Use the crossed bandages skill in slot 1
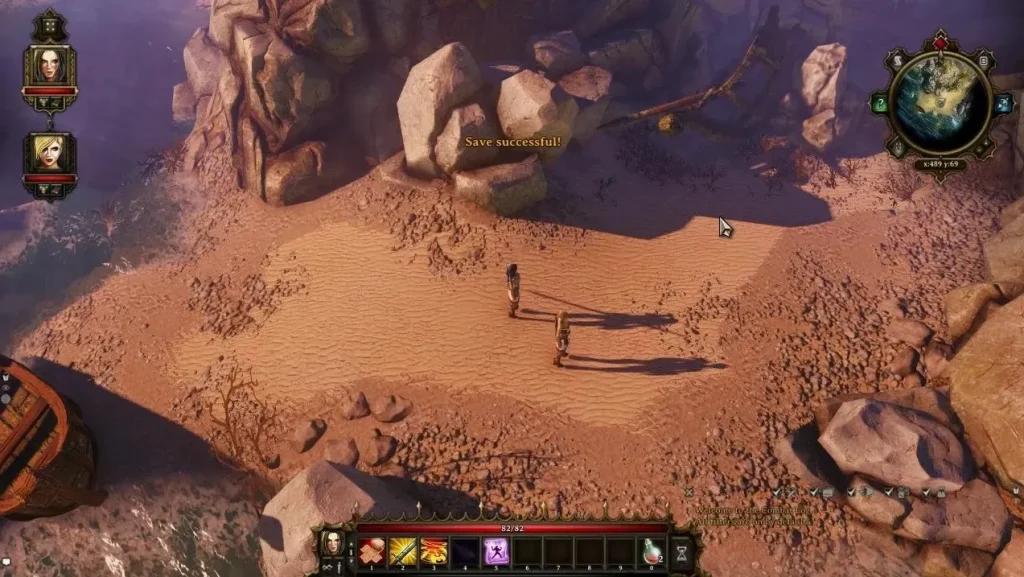This screenshot has height=577, width=1024. (x=371, y=551)
